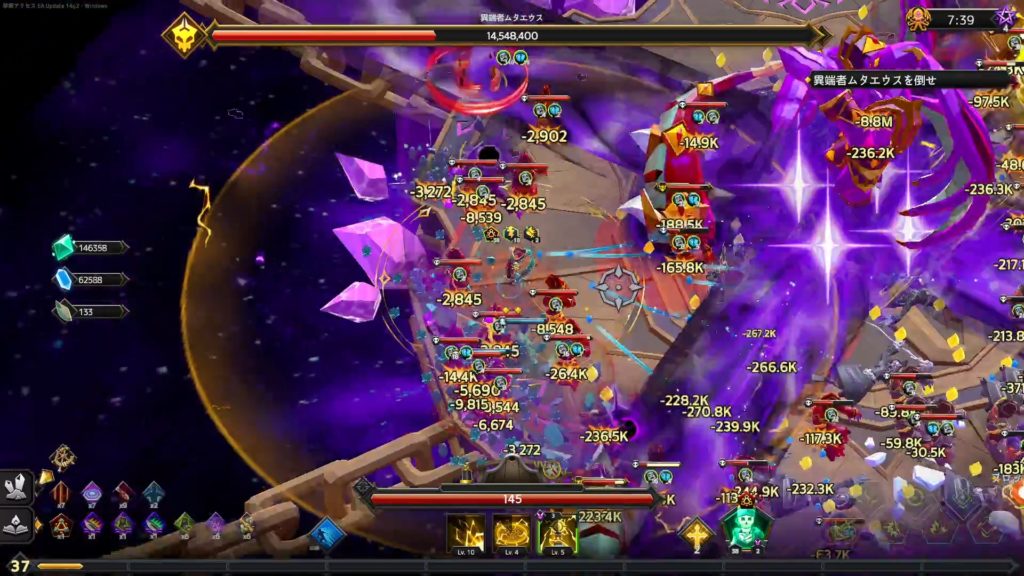1024x576 pixels.
Task: Select the red triangle rune upgrade icon
Action: tap(61, 524)
